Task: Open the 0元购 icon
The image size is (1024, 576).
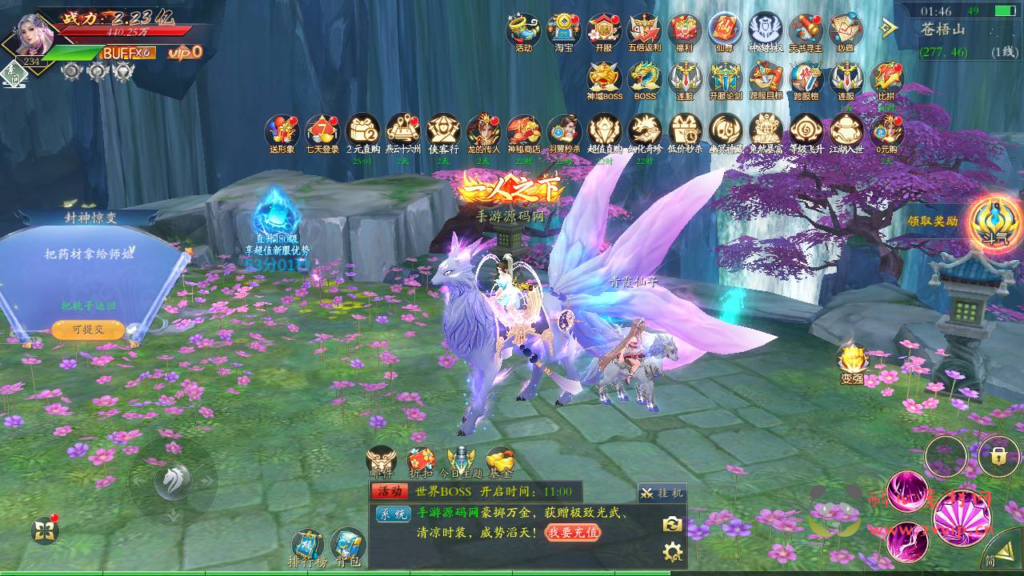Action: (887, 132)
